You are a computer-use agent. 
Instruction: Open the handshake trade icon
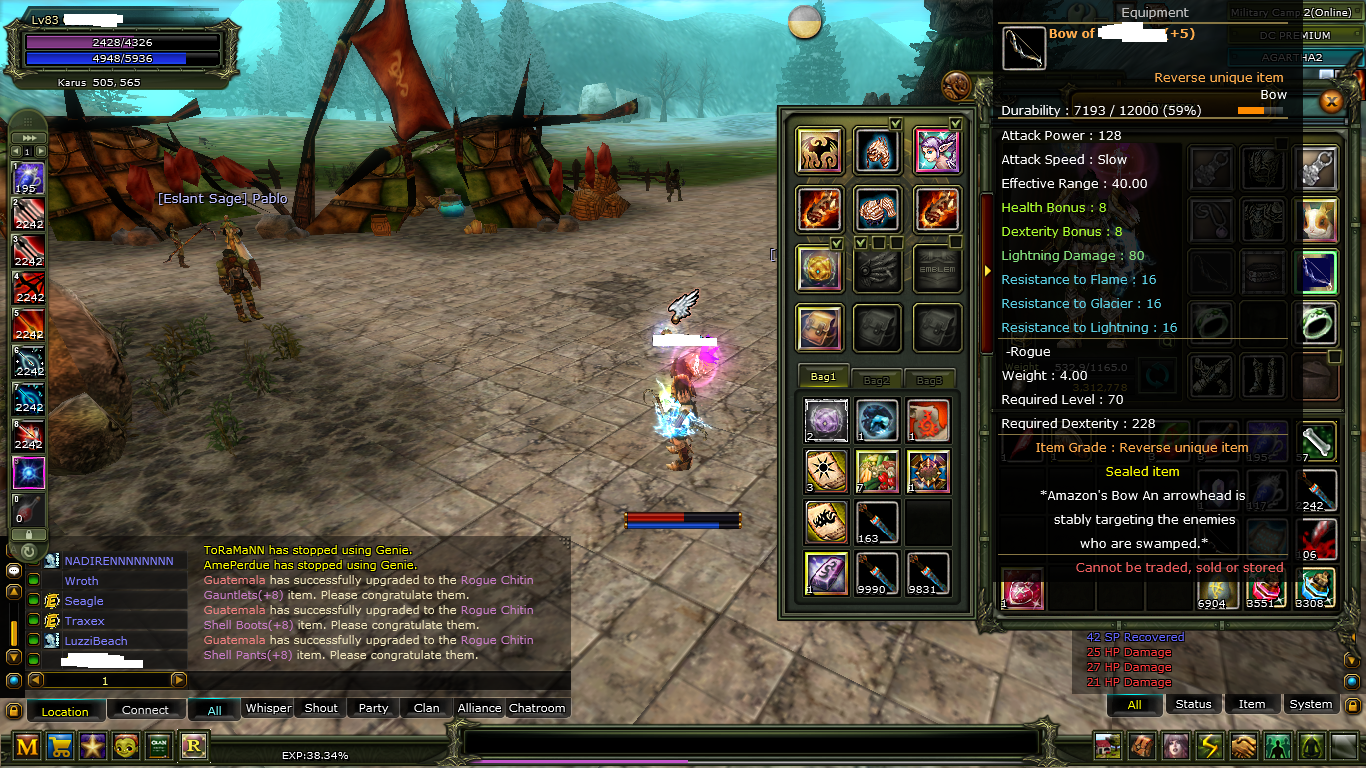(1243, 746)
